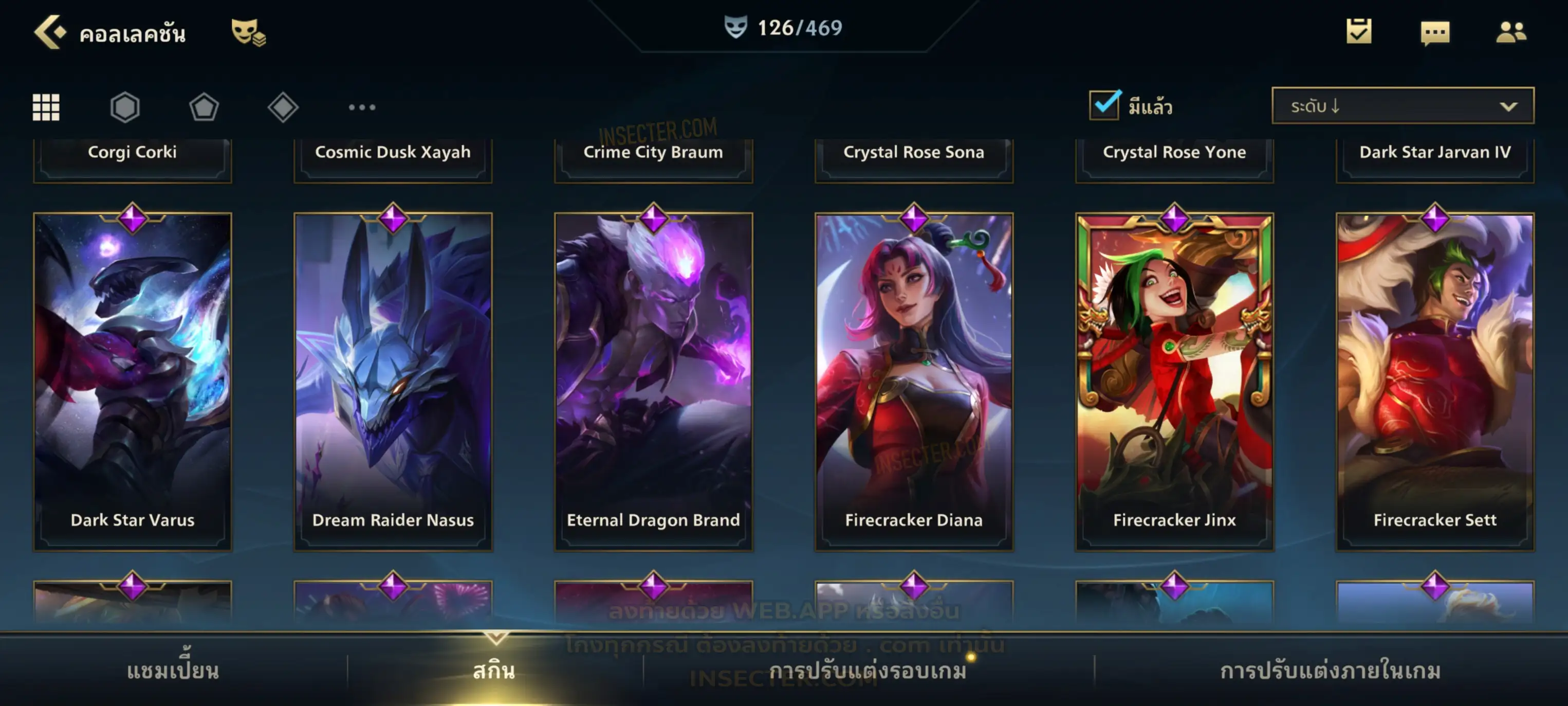Open more filters with the three dots
The image size is (1568, 706).
(362, 107)
